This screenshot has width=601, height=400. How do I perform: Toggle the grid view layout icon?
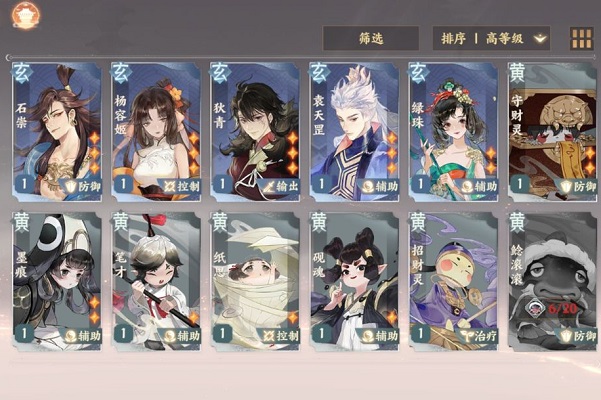coord(581,39)
